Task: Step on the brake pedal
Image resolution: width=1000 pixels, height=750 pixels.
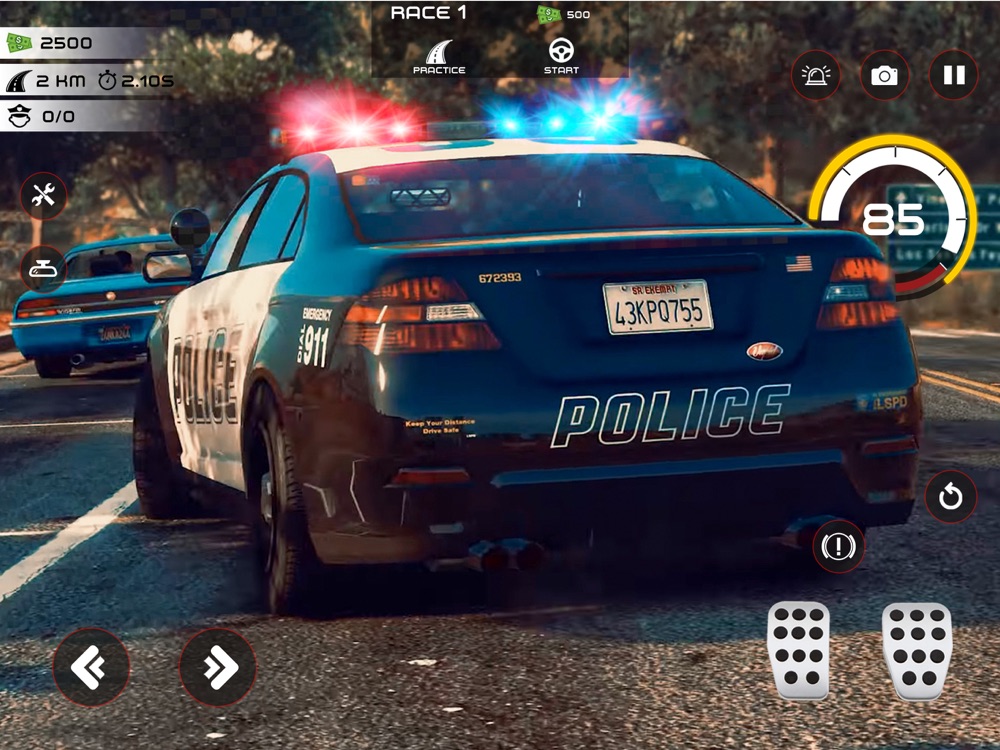Action: click(798, 650)
